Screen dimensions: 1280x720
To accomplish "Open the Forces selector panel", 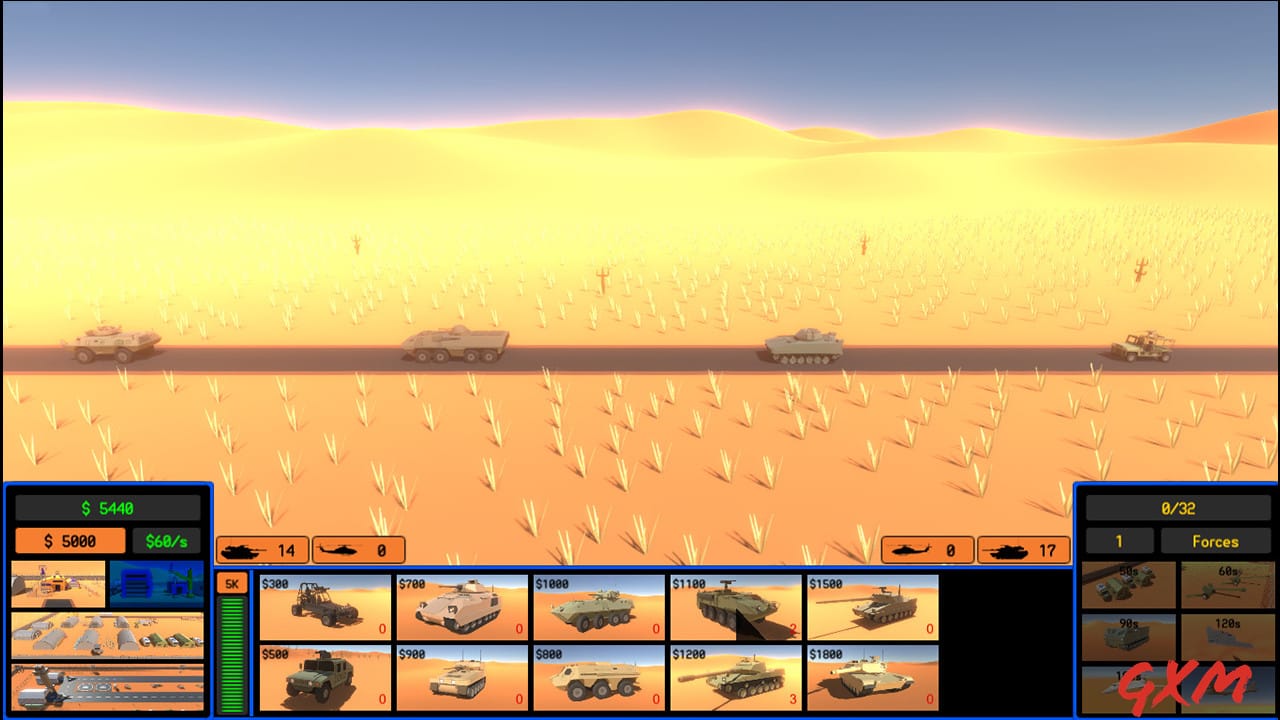I will 1217,541.
